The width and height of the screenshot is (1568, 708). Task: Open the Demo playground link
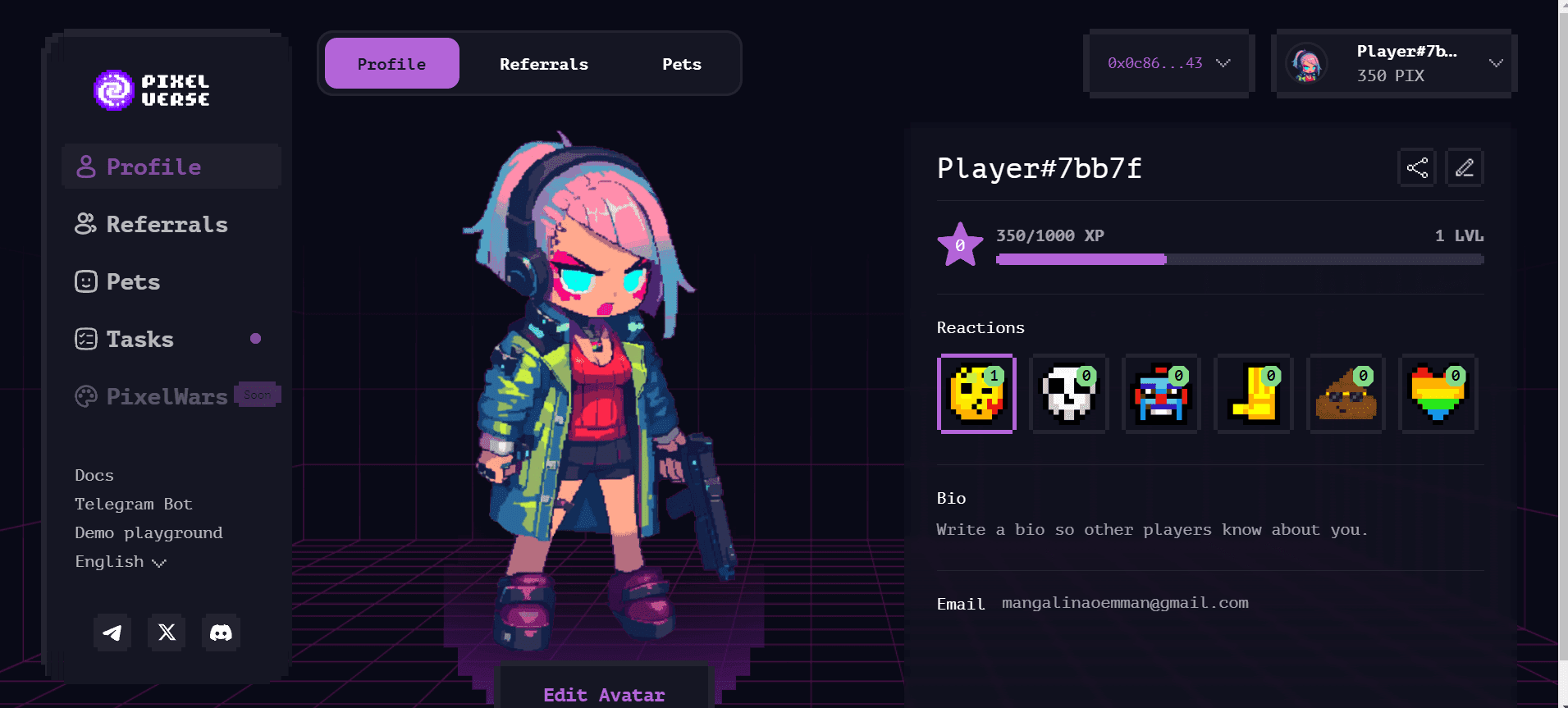click(x=148, y=532)
